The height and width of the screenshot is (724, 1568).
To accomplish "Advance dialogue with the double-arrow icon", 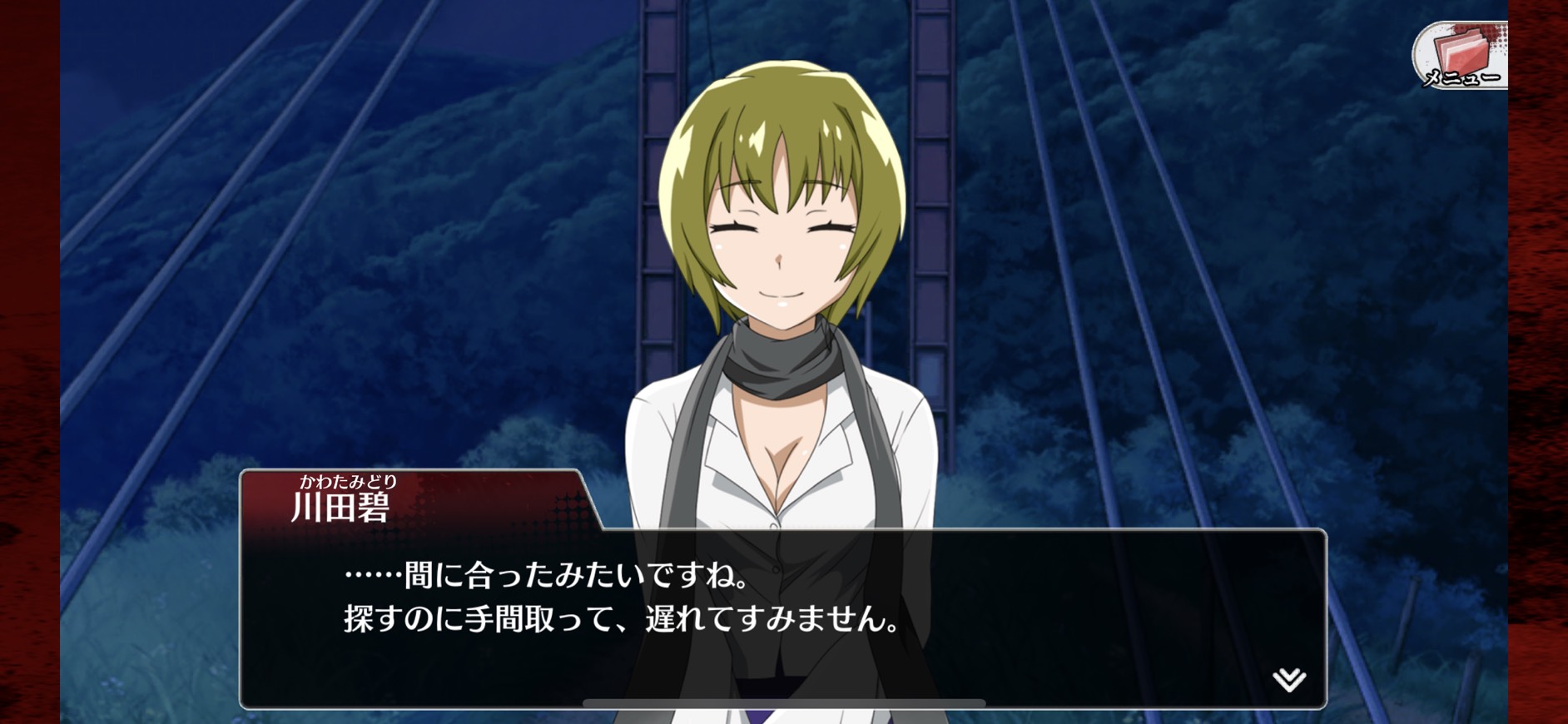I will click(x=1289, y=679).
